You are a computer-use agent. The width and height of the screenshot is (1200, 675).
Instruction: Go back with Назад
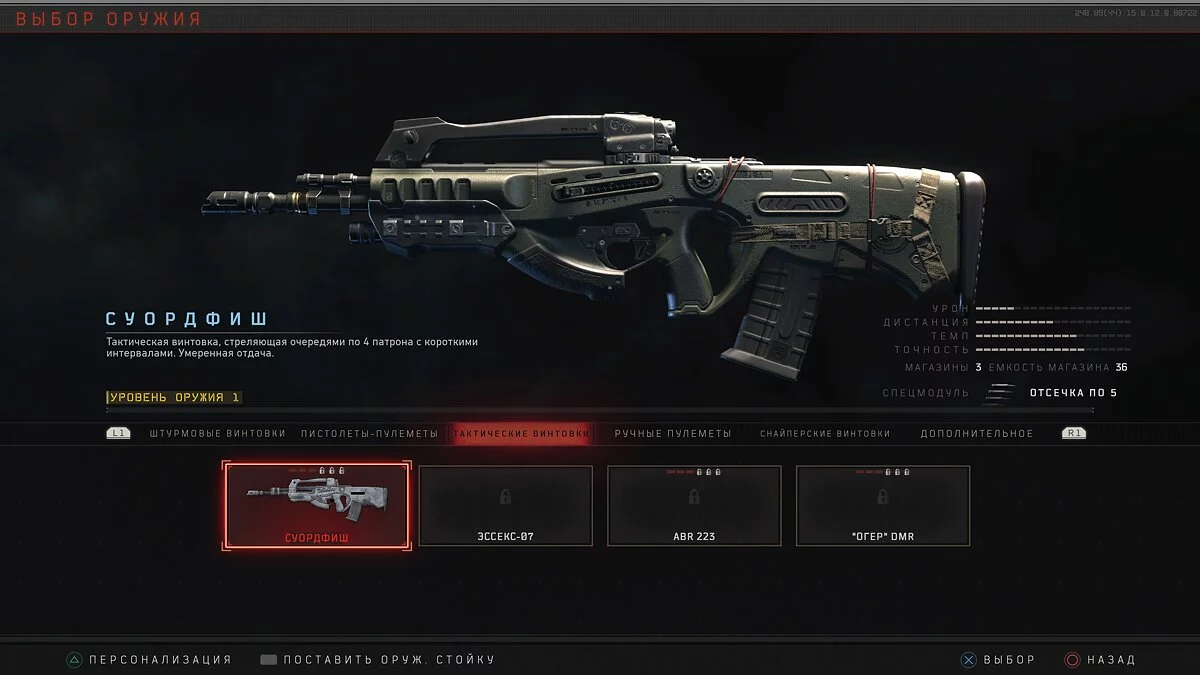click(x=1100, y=660)
